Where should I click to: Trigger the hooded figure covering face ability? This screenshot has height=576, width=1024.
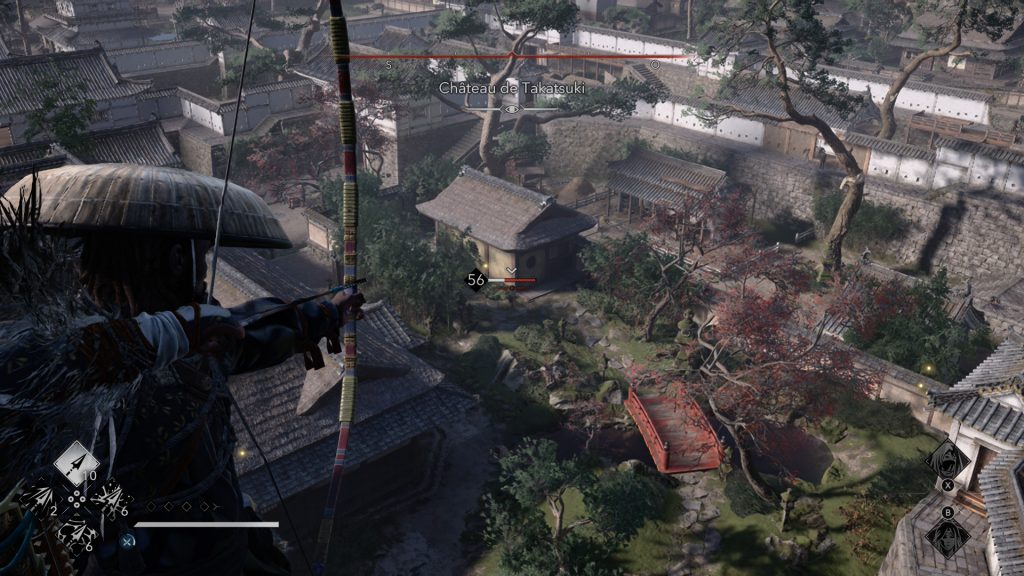tap(946, 536)
